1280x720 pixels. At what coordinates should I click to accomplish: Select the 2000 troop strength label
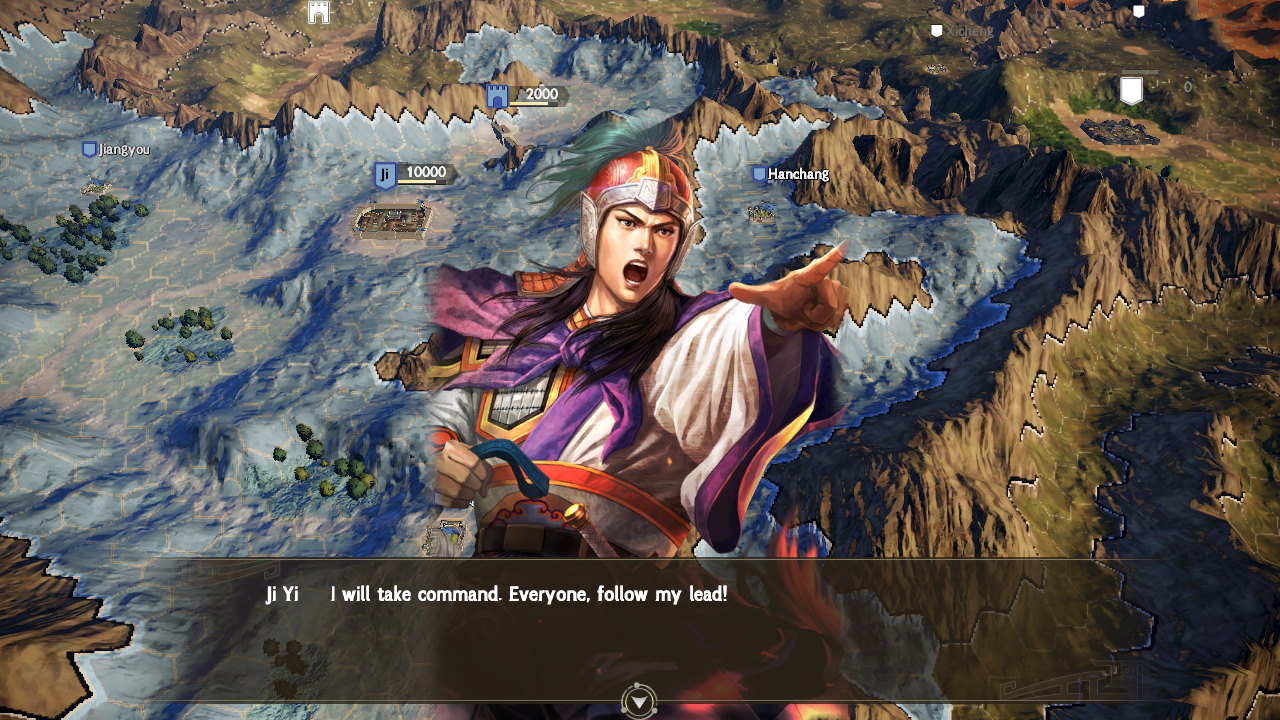(540, 94)
